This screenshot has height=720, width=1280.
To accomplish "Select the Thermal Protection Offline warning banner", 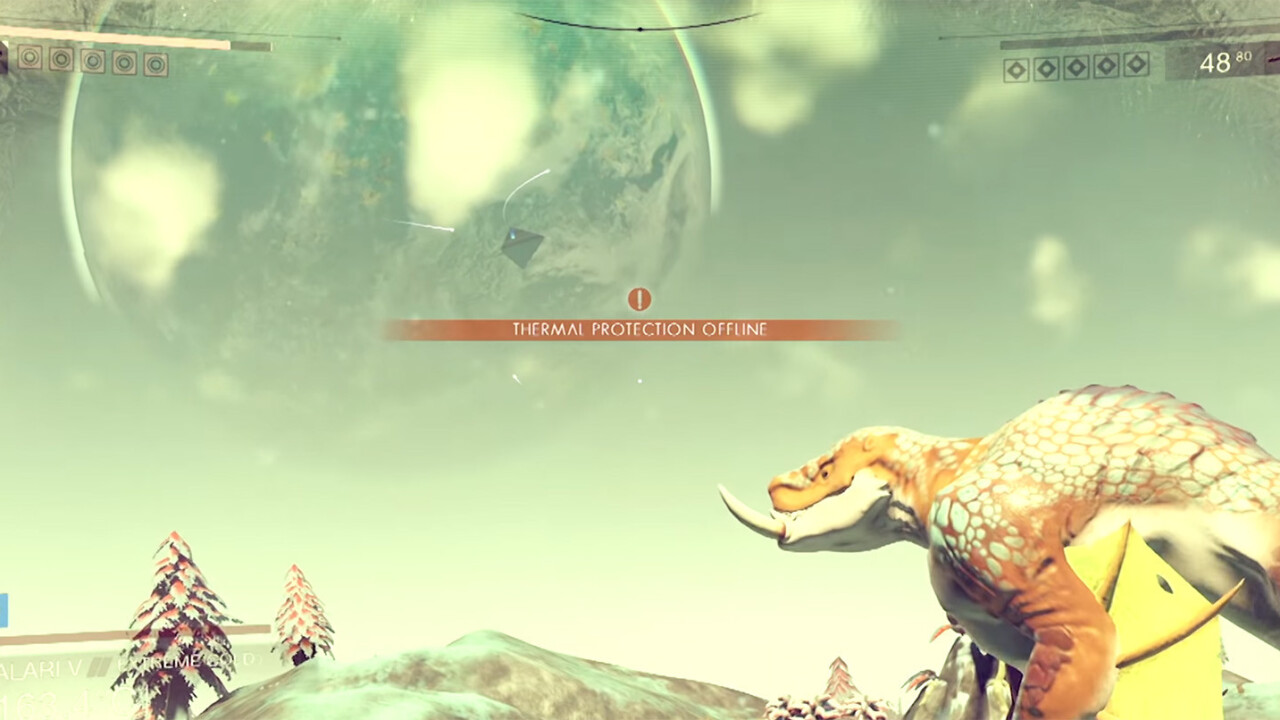I will [639, 329].
